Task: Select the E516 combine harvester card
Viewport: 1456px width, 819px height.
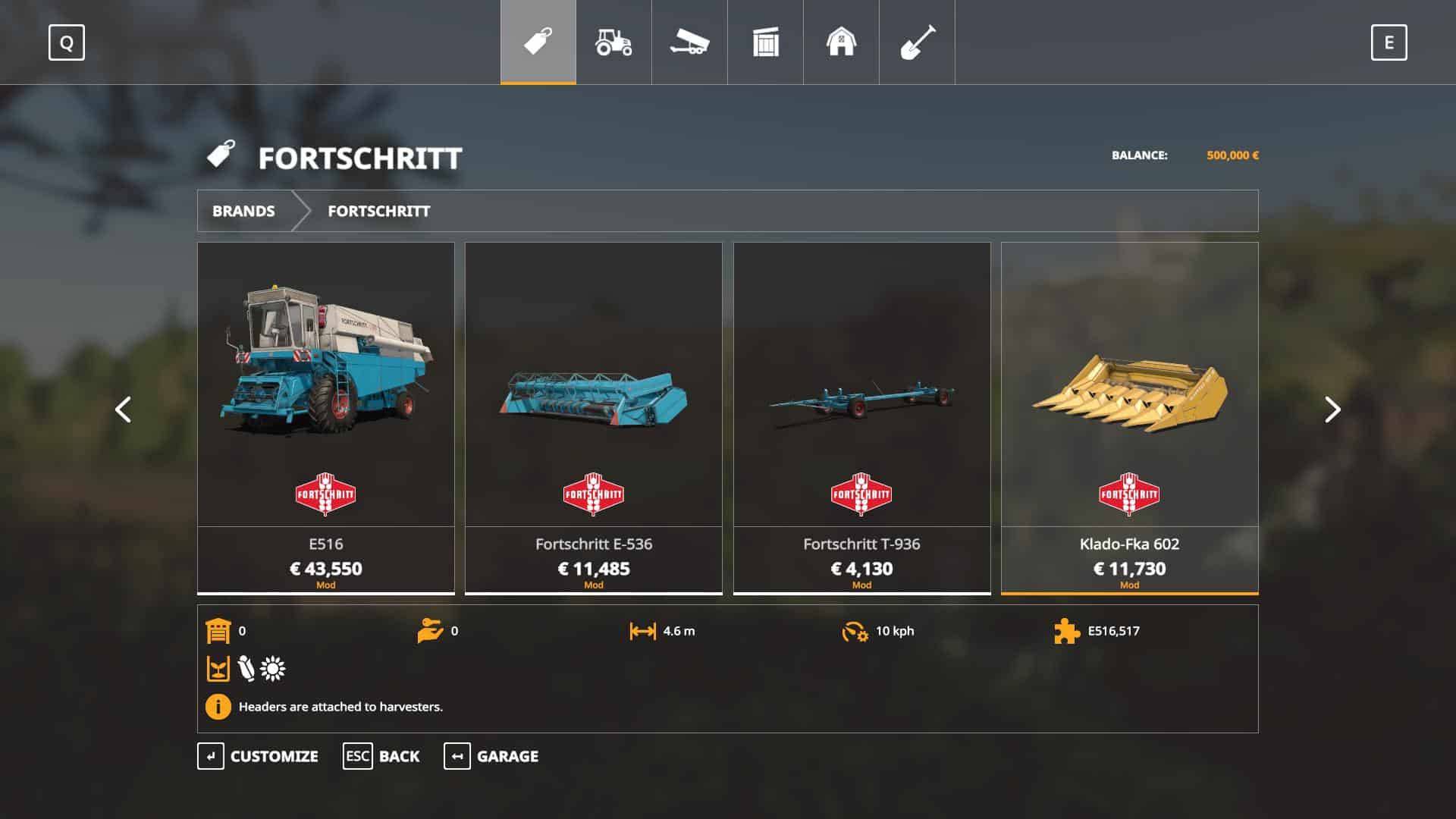Action: [x=326, y=417]
